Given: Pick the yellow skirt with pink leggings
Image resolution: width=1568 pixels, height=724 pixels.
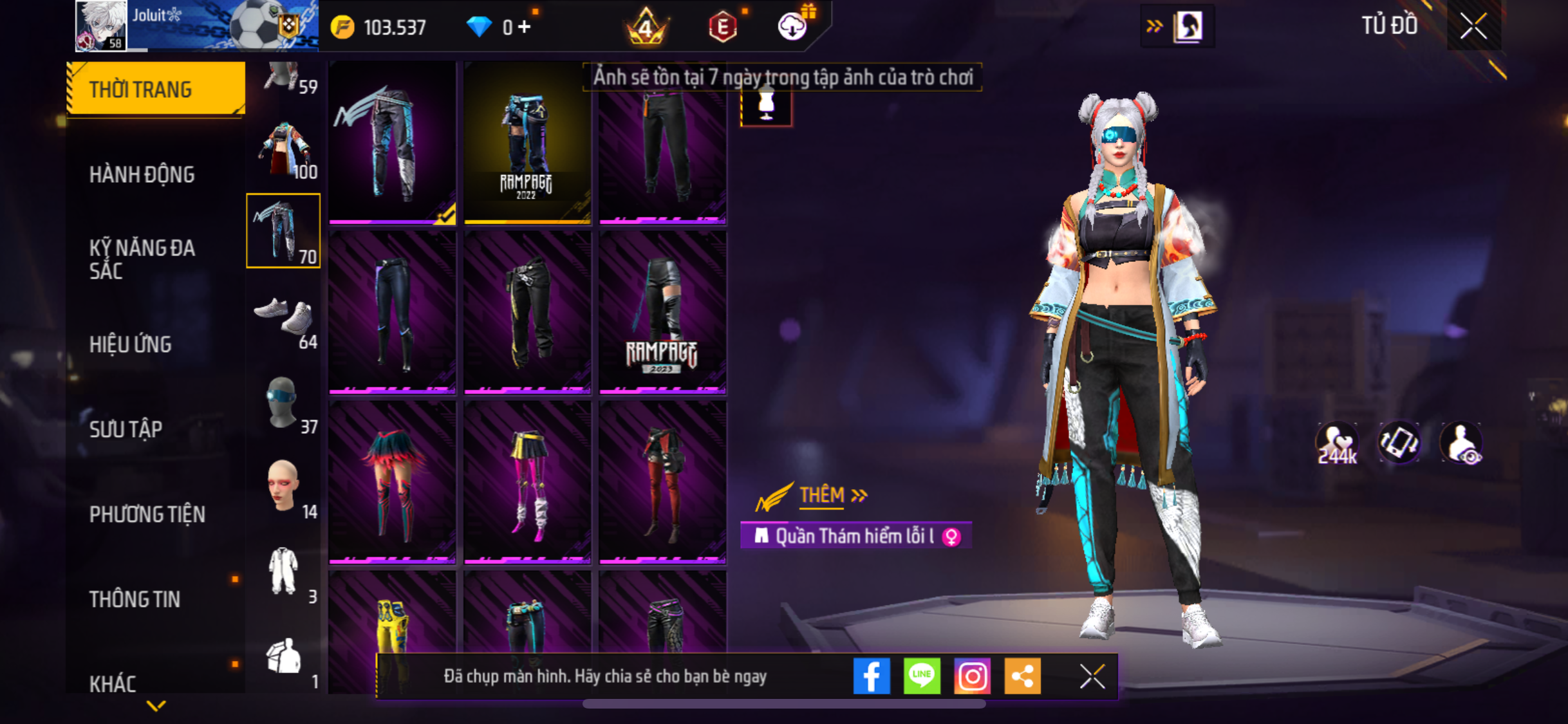Looking at the screenshot, I should tap(527, 482).
